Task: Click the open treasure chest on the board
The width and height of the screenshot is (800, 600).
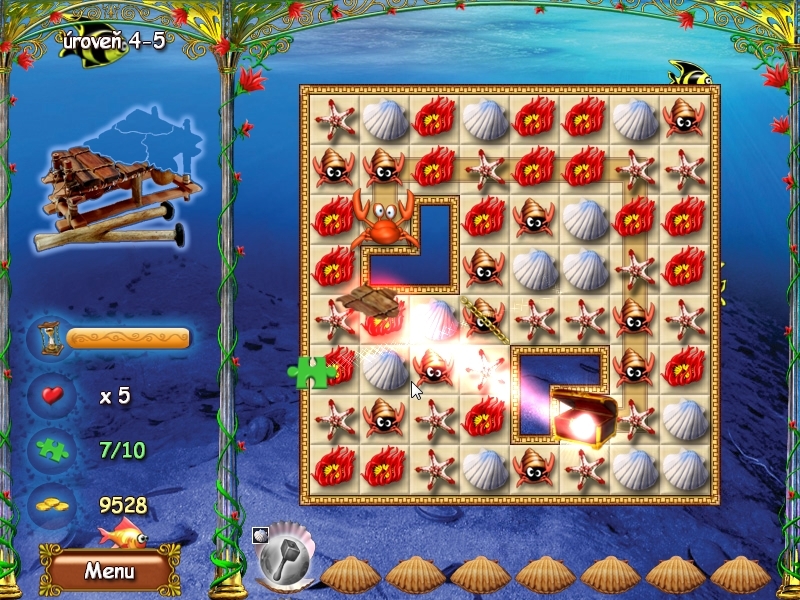Action: click(x=583, y=415)
